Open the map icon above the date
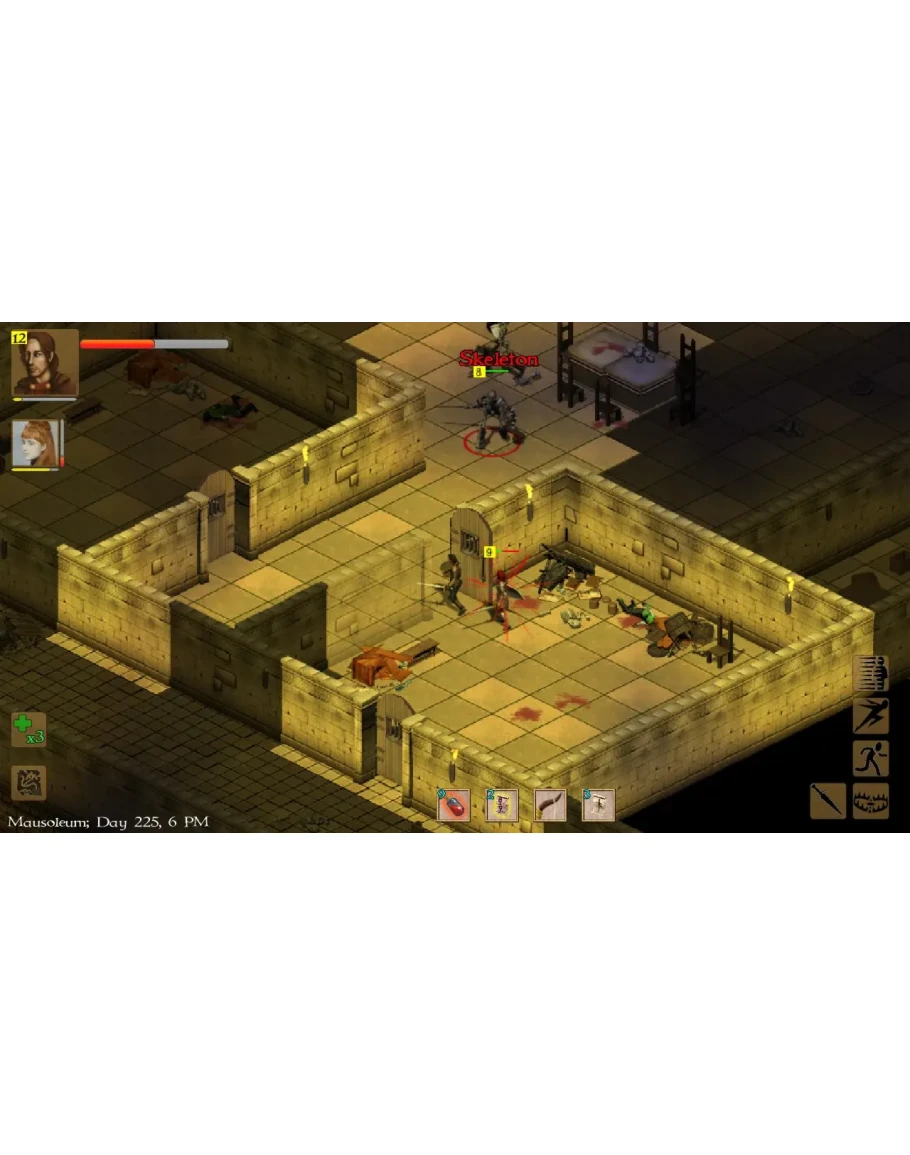This screenshot has width=910, height=1155. [28, 783]
